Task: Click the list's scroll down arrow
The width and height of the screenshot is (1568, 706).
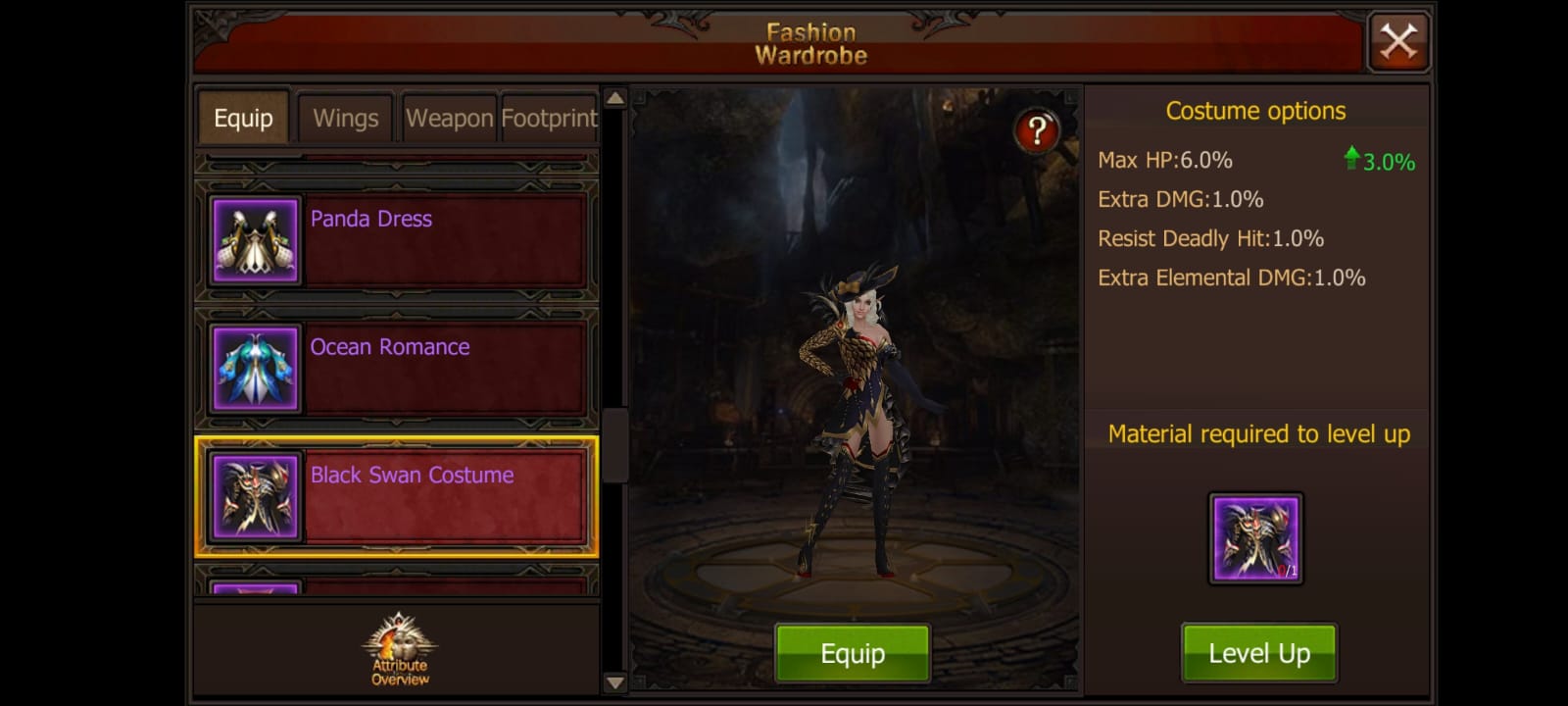Action: [614, 682]
